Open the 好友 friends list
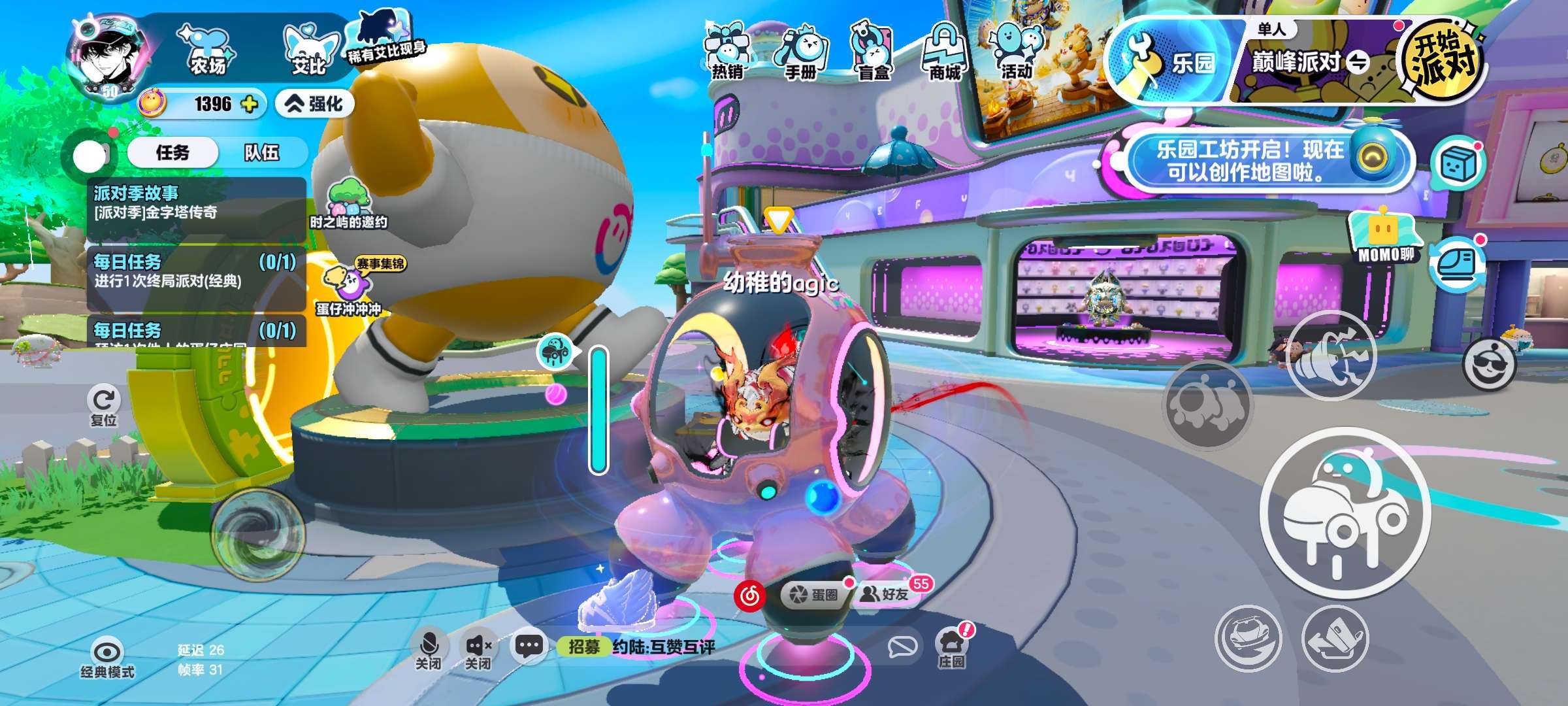 pyautogui.click(x=887, y=594)
